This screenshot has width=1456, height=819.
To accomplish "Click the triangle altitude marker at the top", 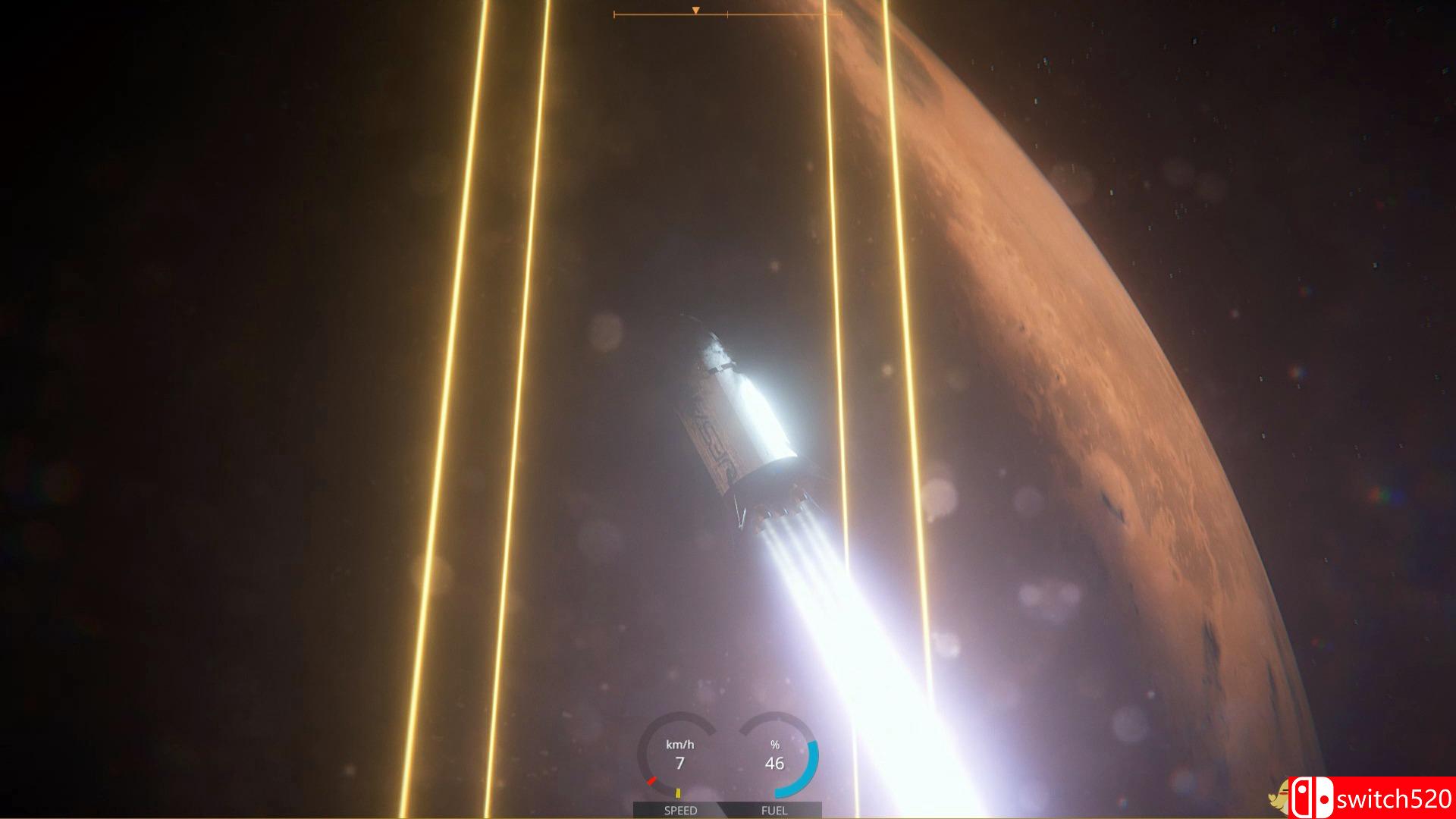I will pos(695,10).
